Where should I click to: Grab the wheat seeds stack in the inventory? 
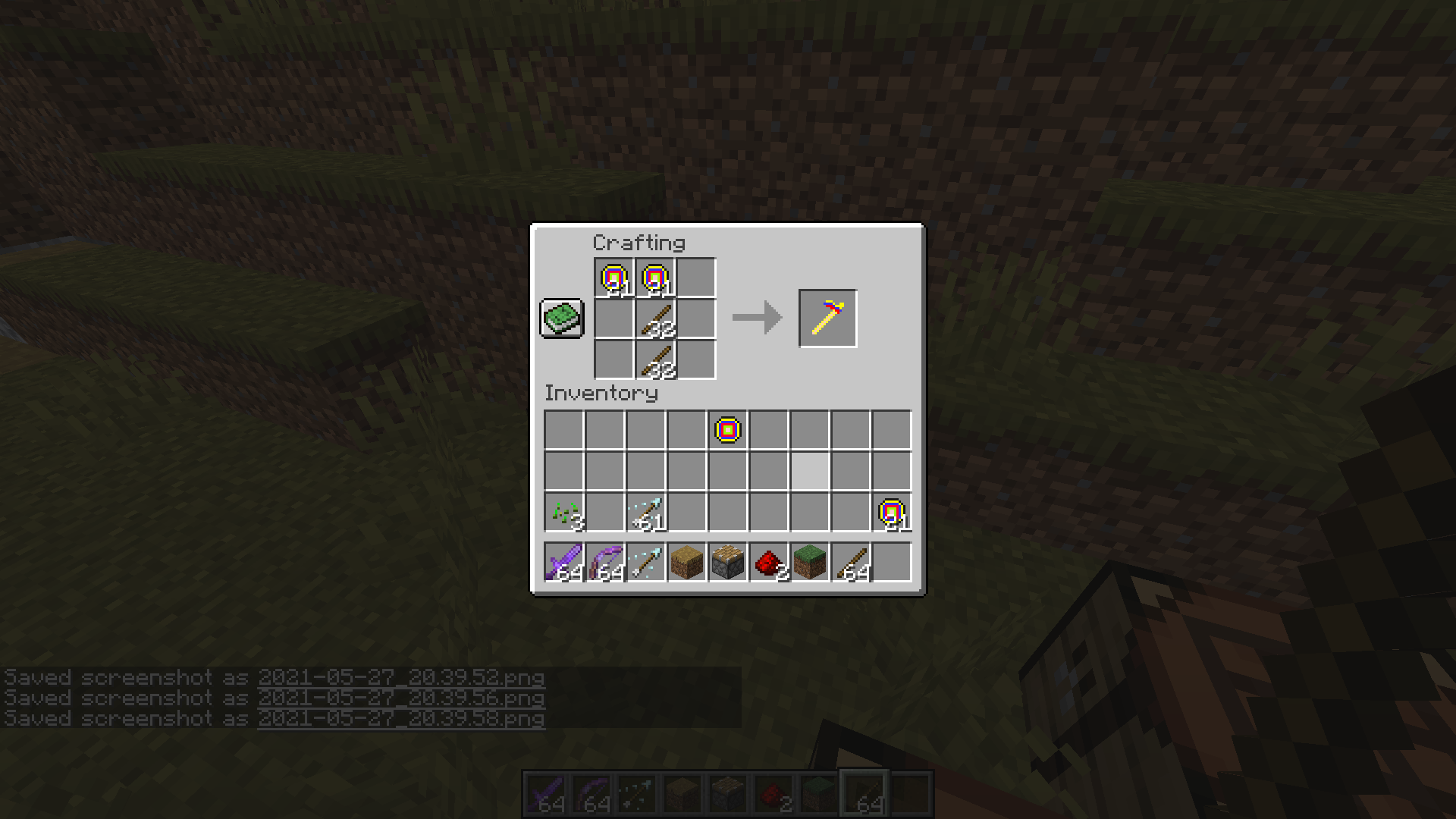(x=564, y=511)
